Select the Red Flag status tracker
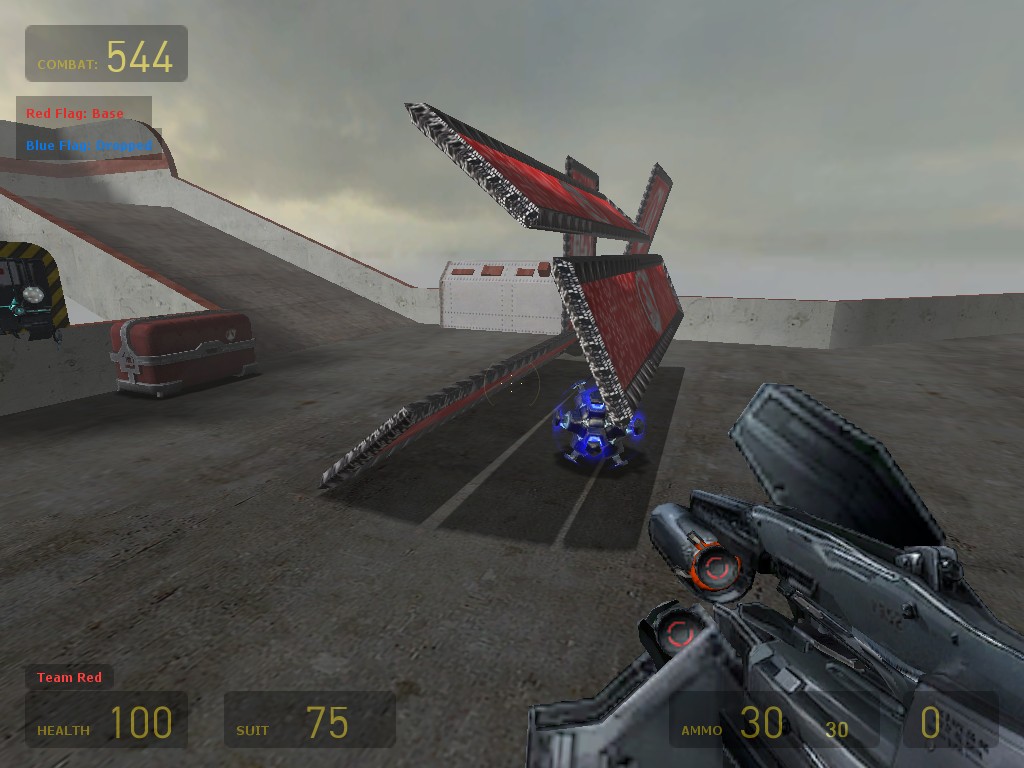Viewport: 1024px width, 768px height. (x=76, y=114)
